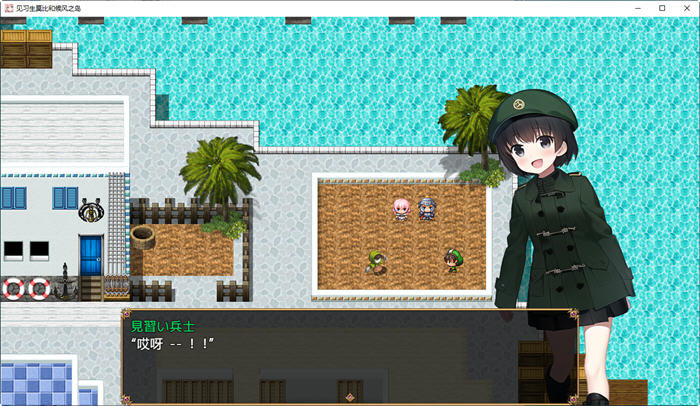Maximize the game window
Viewport: 700px width, 406px height.
pos(662,8)
